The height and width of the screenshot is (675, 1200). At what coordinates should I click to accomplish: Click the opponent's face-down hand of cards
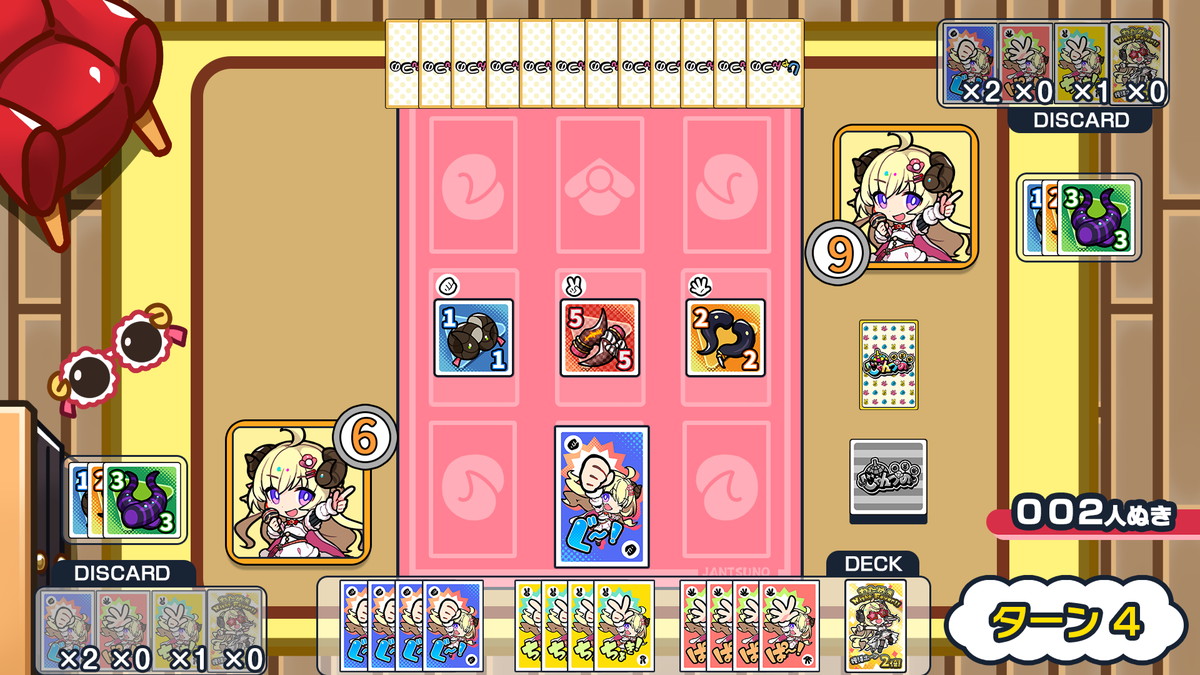[594, 63]
